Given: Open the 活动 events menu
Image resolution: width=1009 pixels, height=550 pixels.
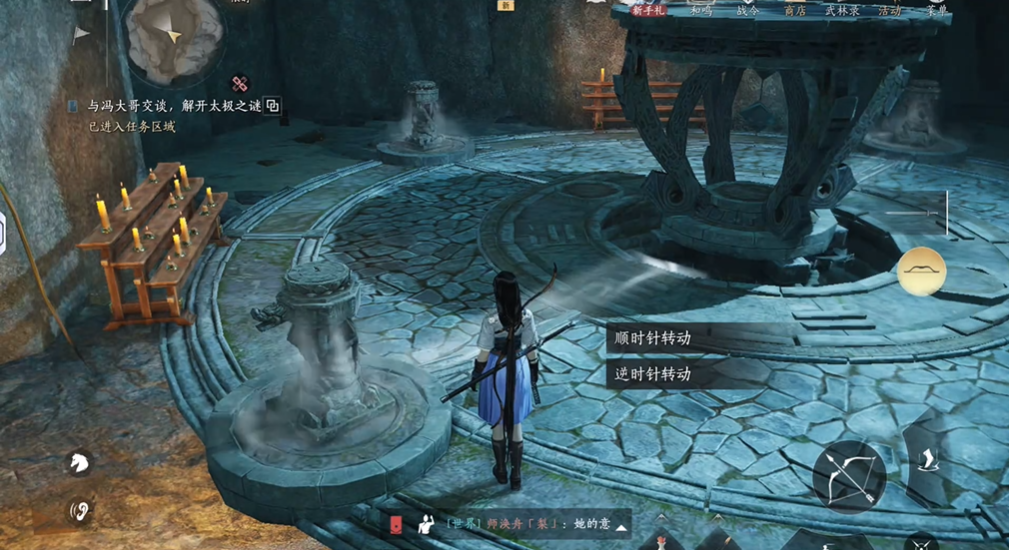Looking at the screenshot, I should pos(889,10).
